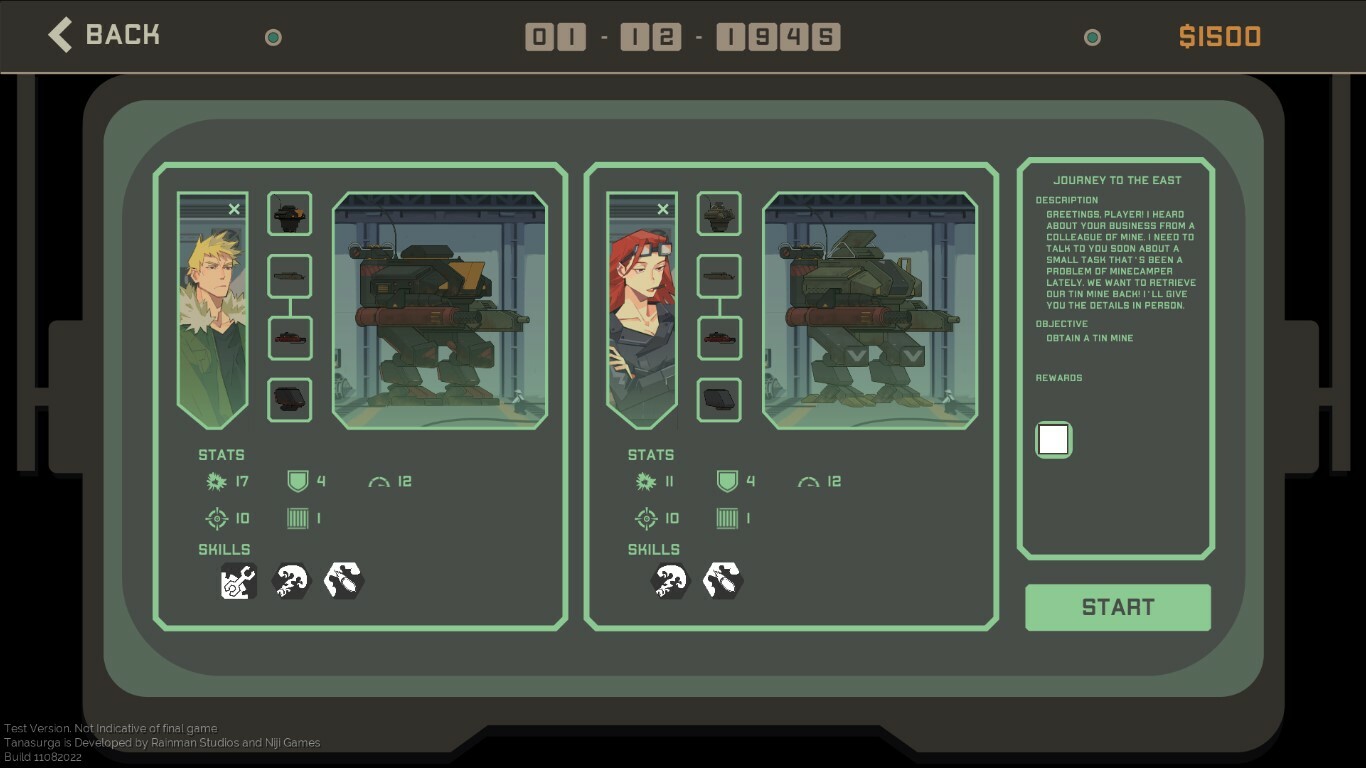Click the shield defense stat icon
This screenshot has height=768, width=1366.
tap(297, 481)
